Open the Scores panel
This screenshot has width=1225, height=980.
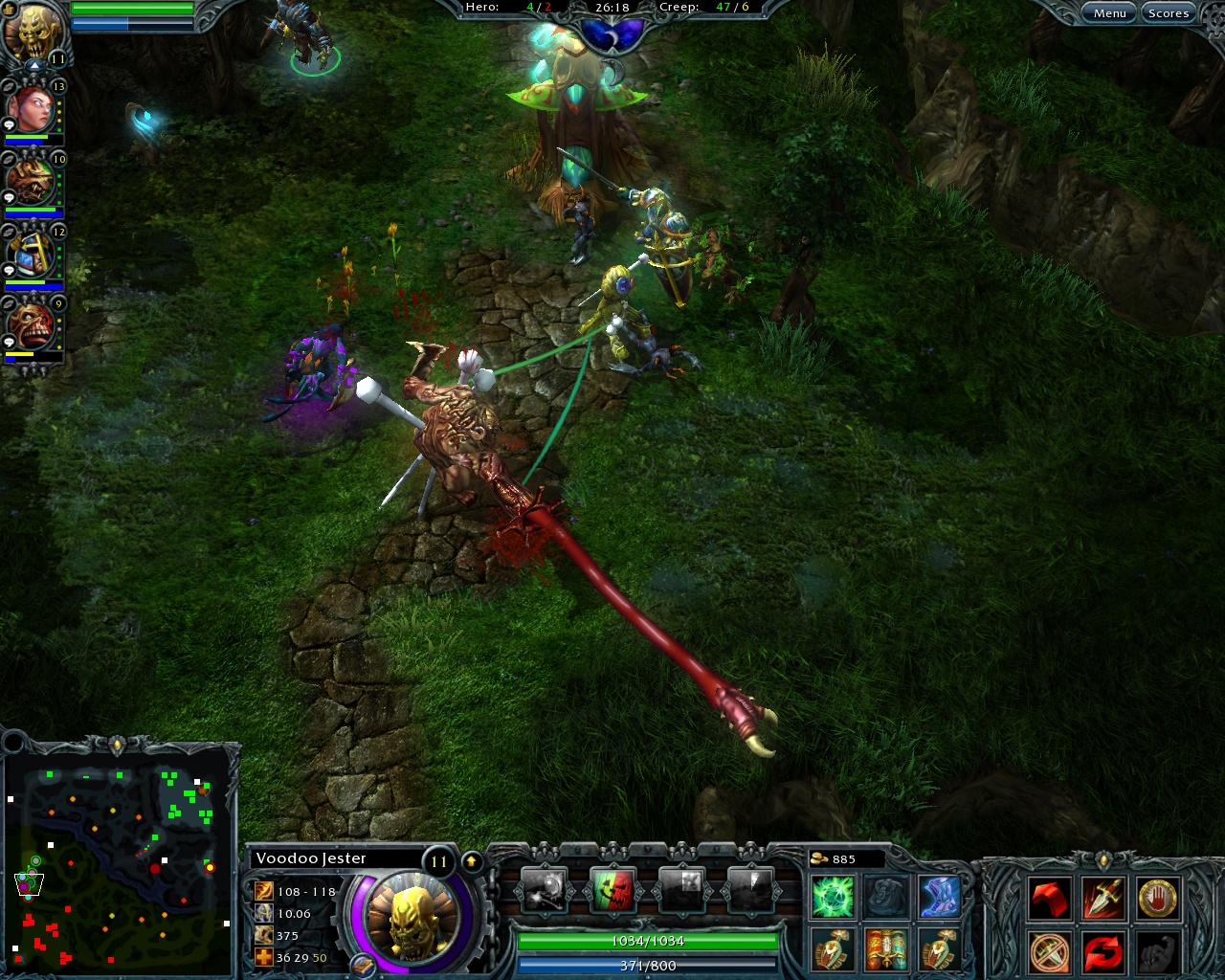click(x=1168, y=12)
